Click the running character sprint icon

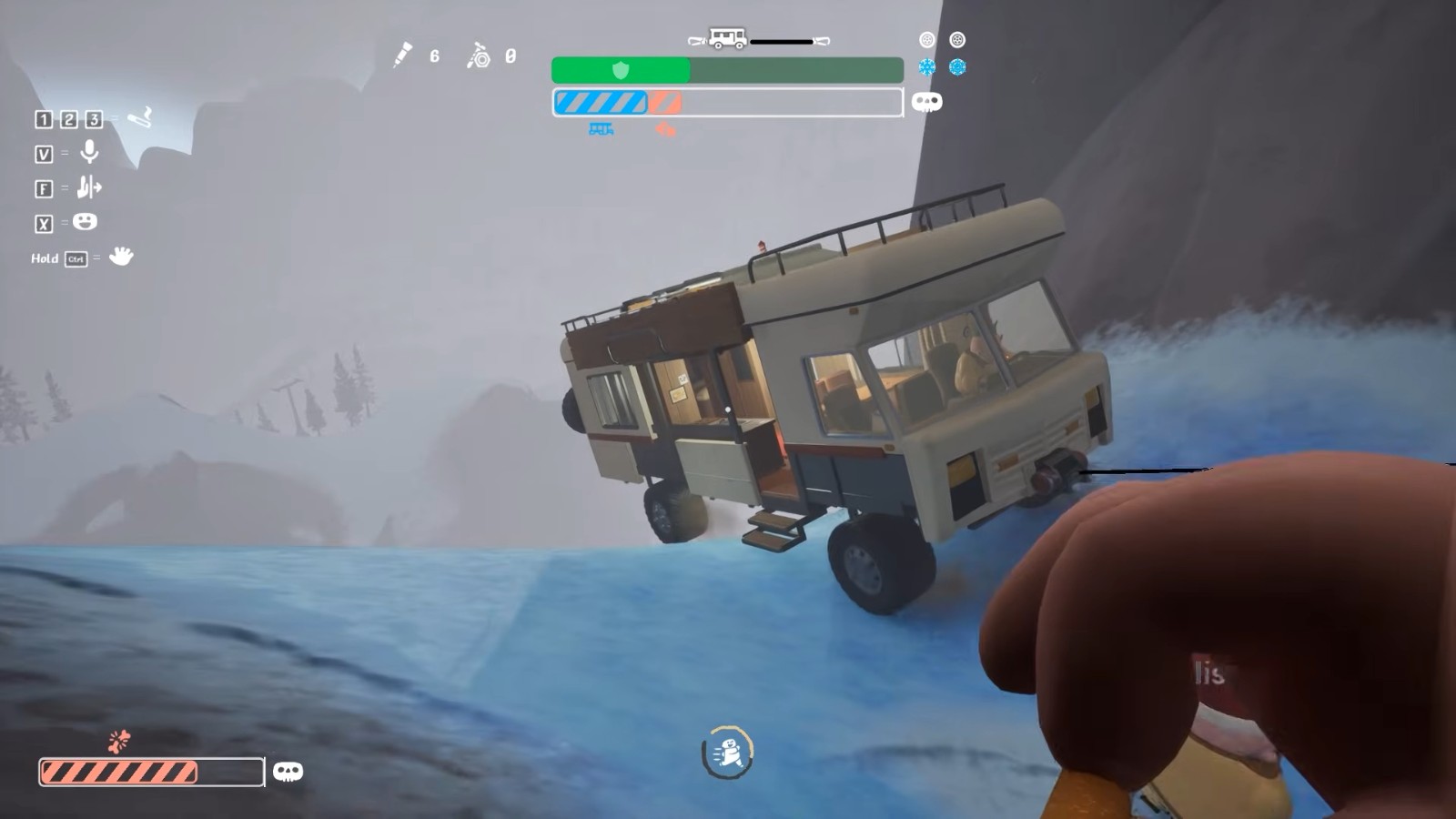(728, 753)
